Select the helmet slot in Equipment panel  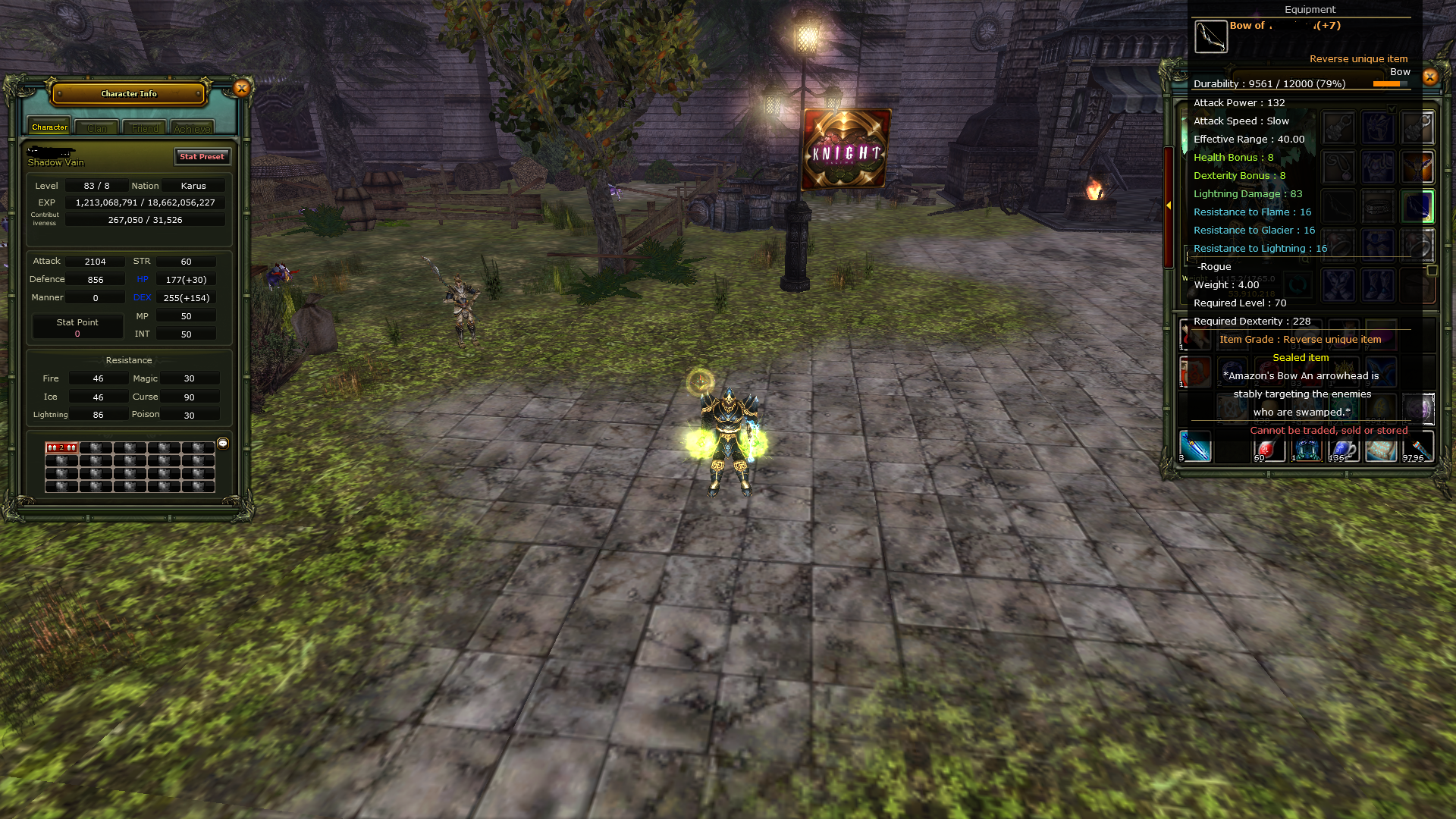pos(1378,127)
